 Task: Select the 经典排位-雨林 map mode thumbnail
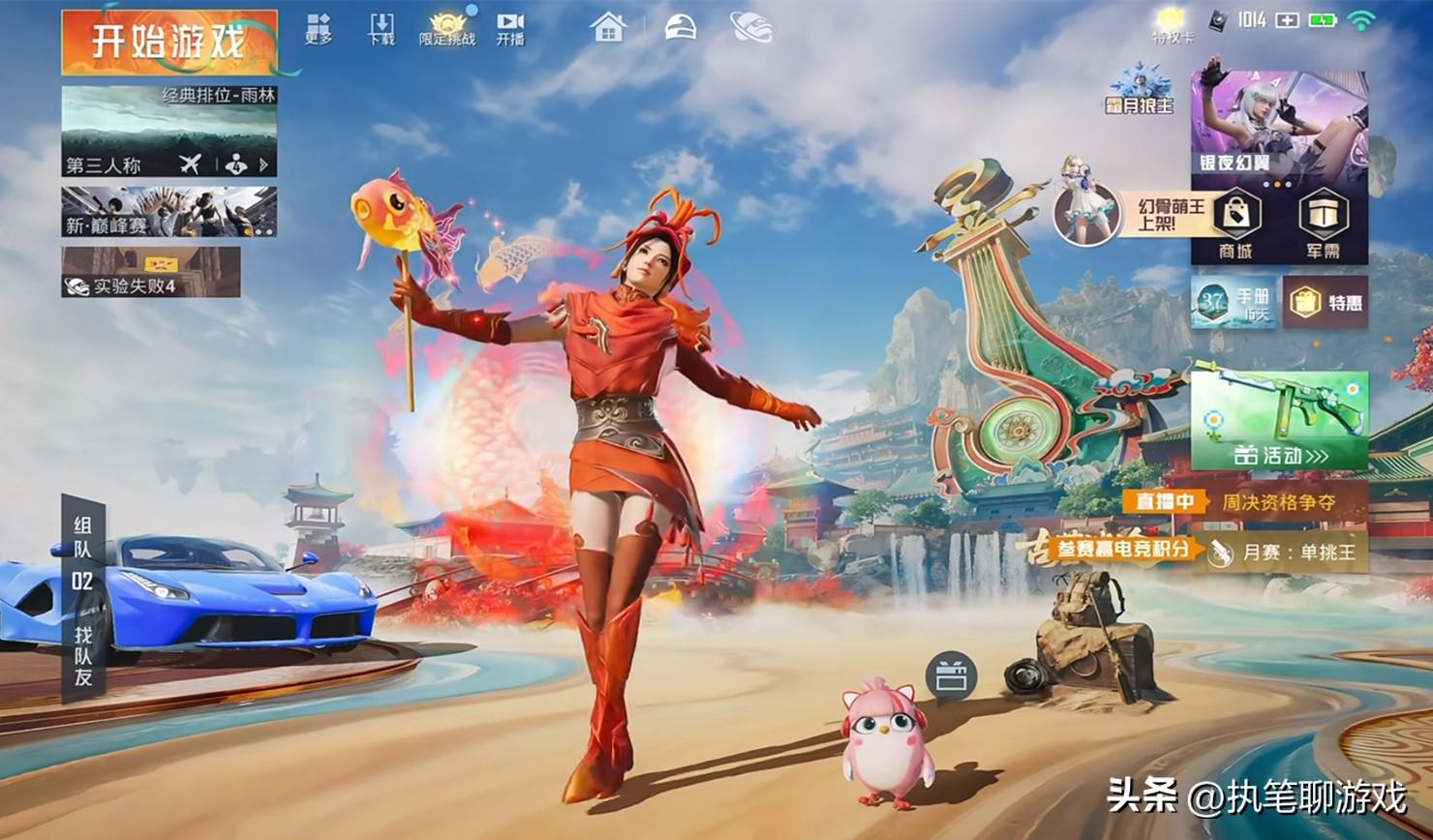click(168, 131)
